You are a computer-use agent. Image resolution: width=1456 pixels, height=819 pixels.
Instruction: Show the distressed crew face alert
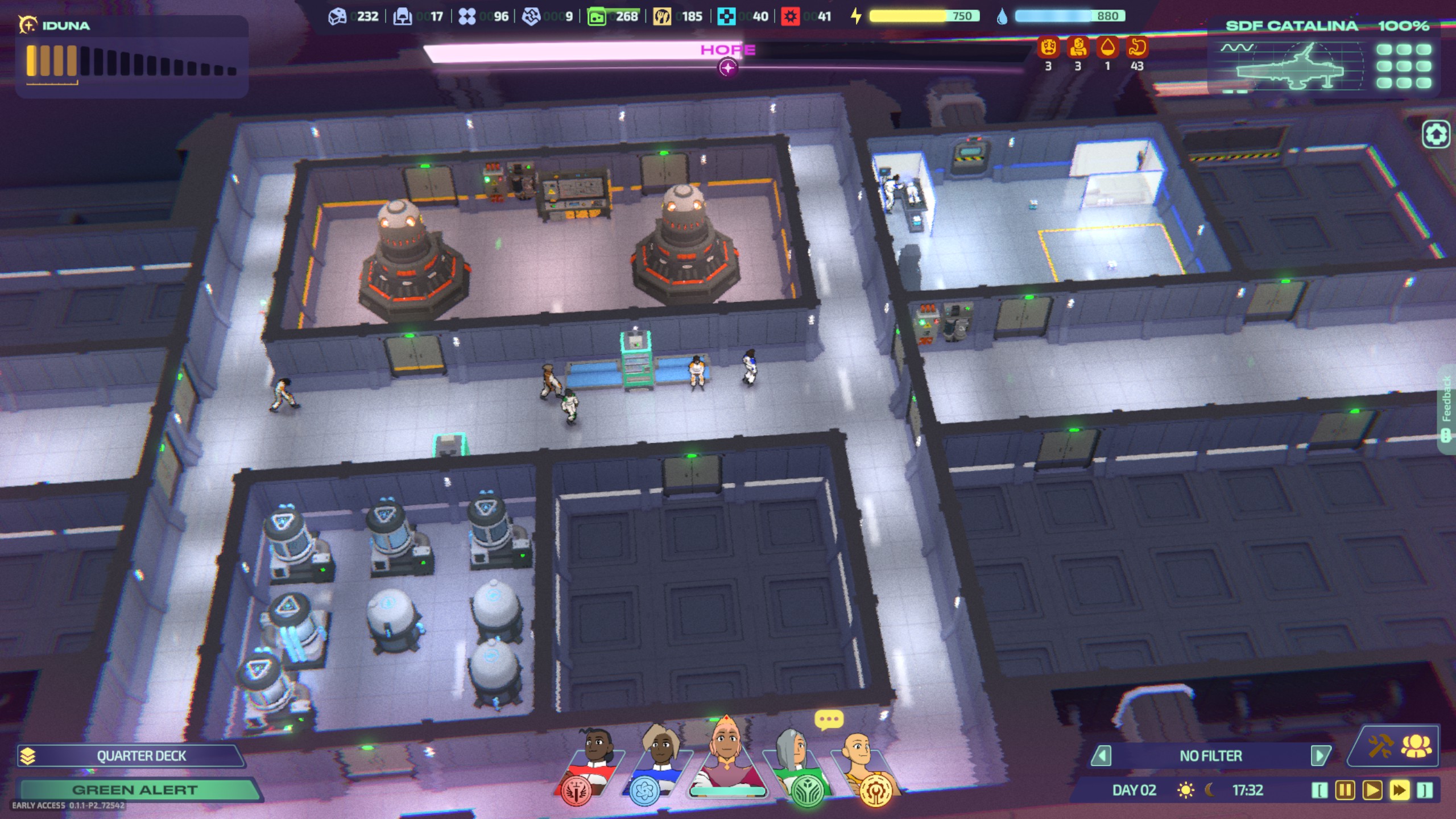tap(1048, 48)
